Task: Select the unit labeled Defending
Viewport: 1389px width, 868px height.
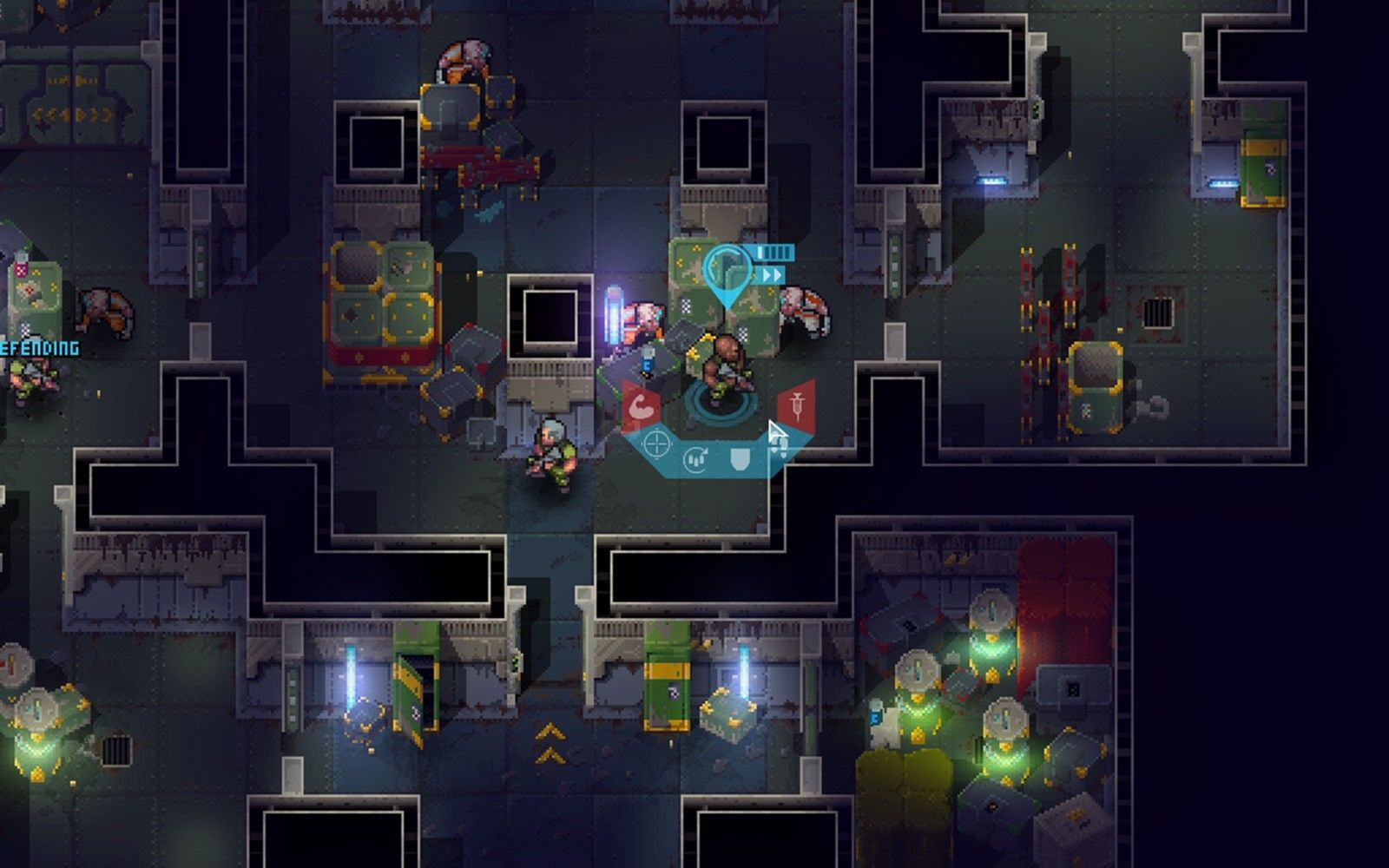Action: point(31,375)
